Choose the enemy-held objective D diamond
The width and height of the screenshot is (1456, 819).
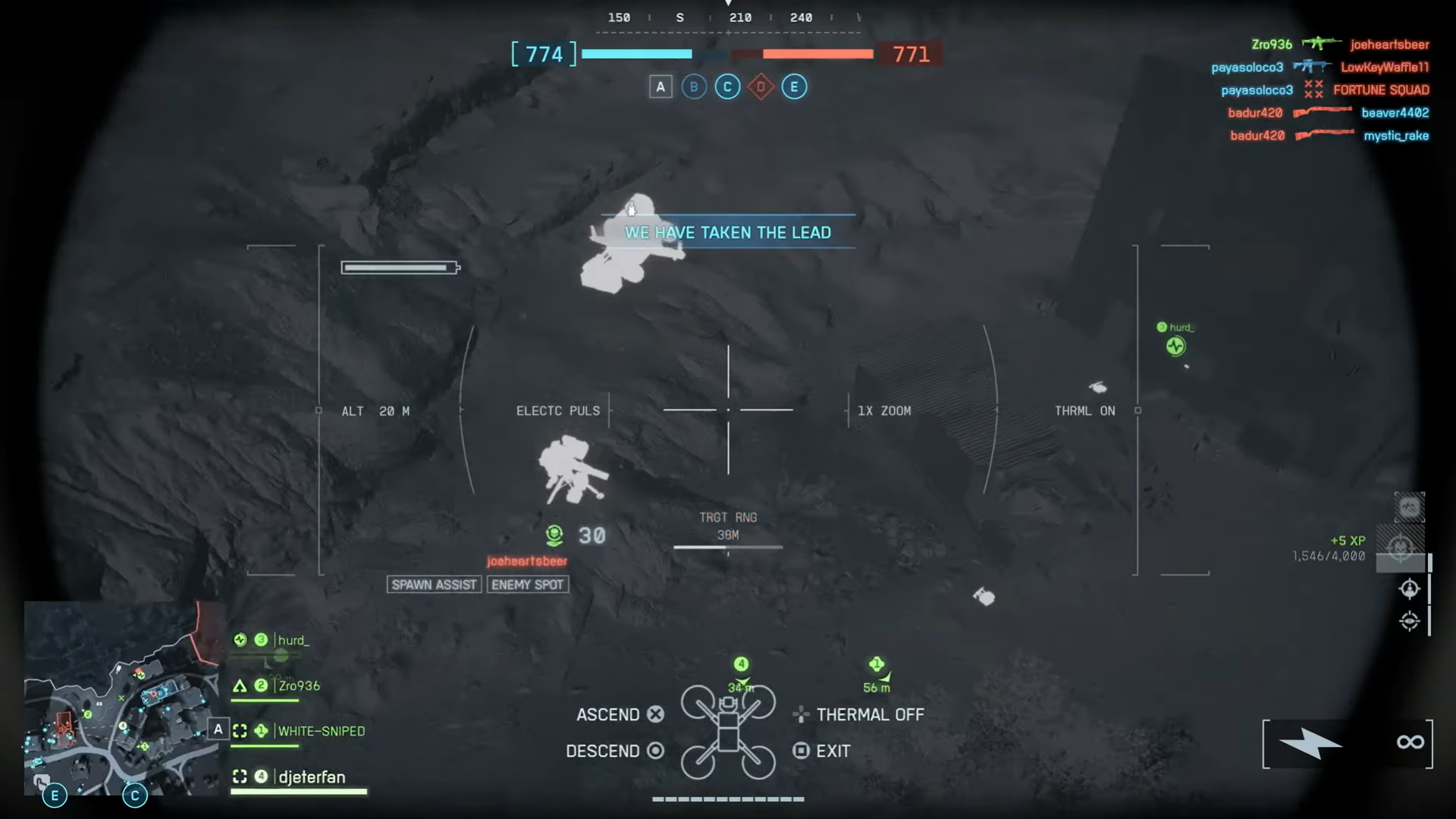761,87
